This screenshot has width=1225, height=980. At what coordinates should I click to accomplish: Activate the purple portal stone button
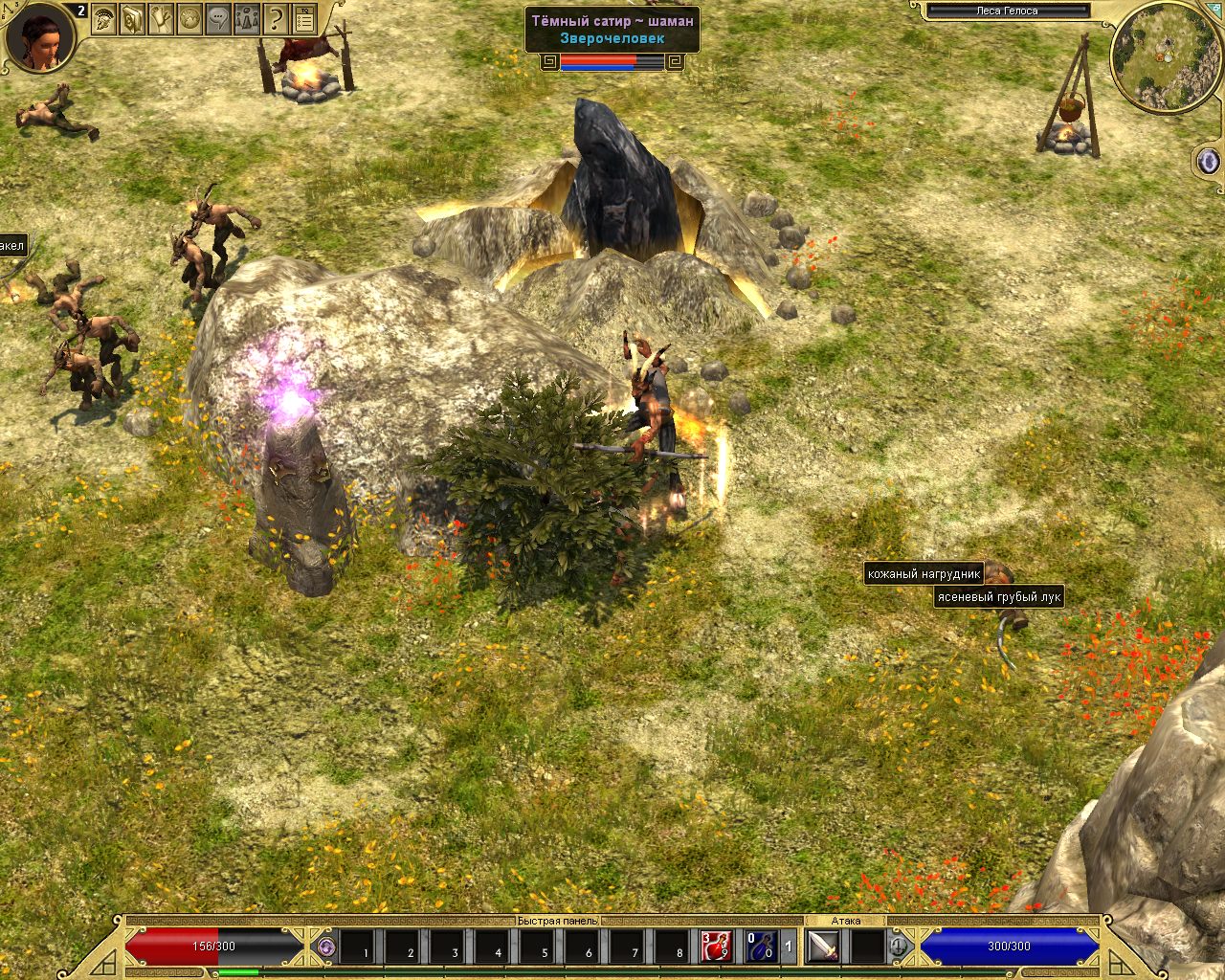pos(1208,160)
